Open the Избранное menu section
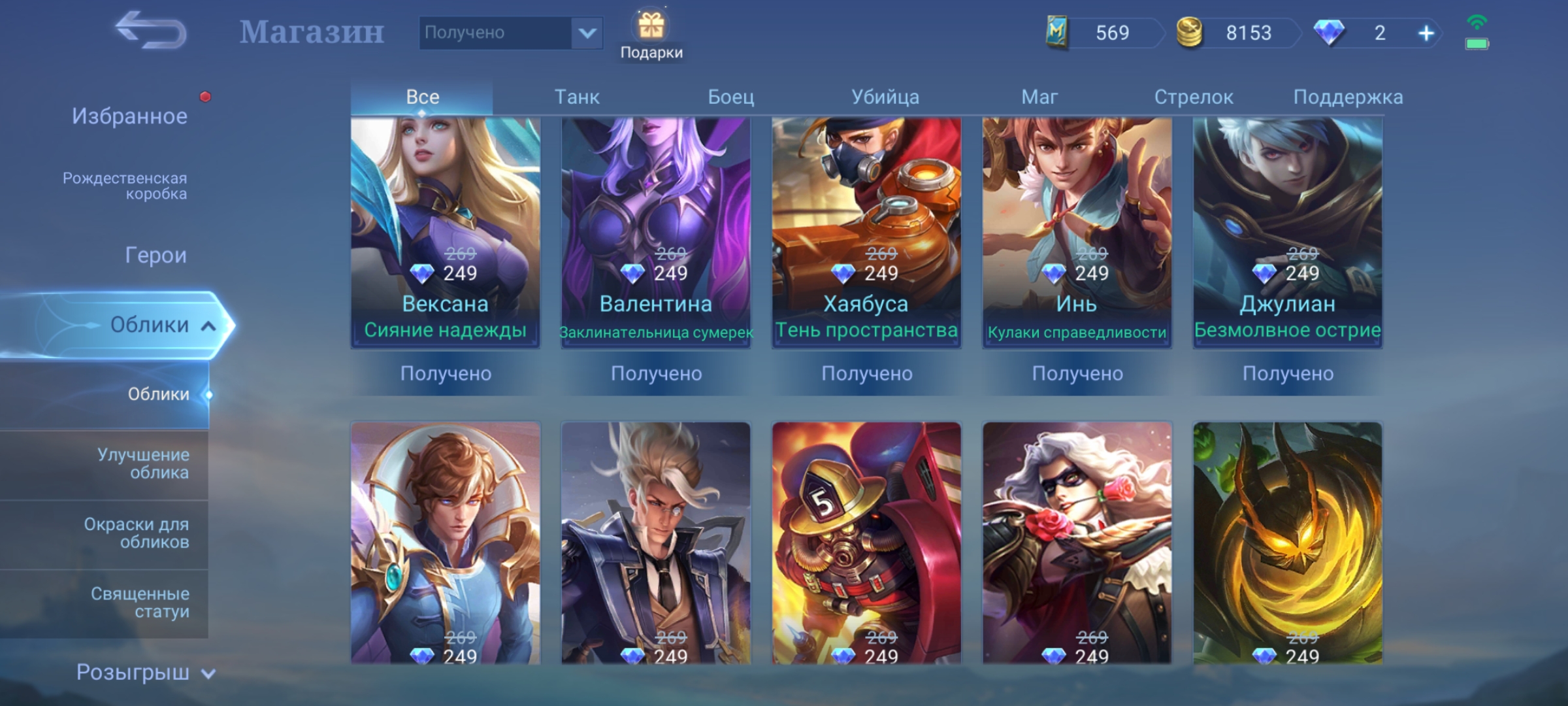1568x706 pixels. point(129,116)
